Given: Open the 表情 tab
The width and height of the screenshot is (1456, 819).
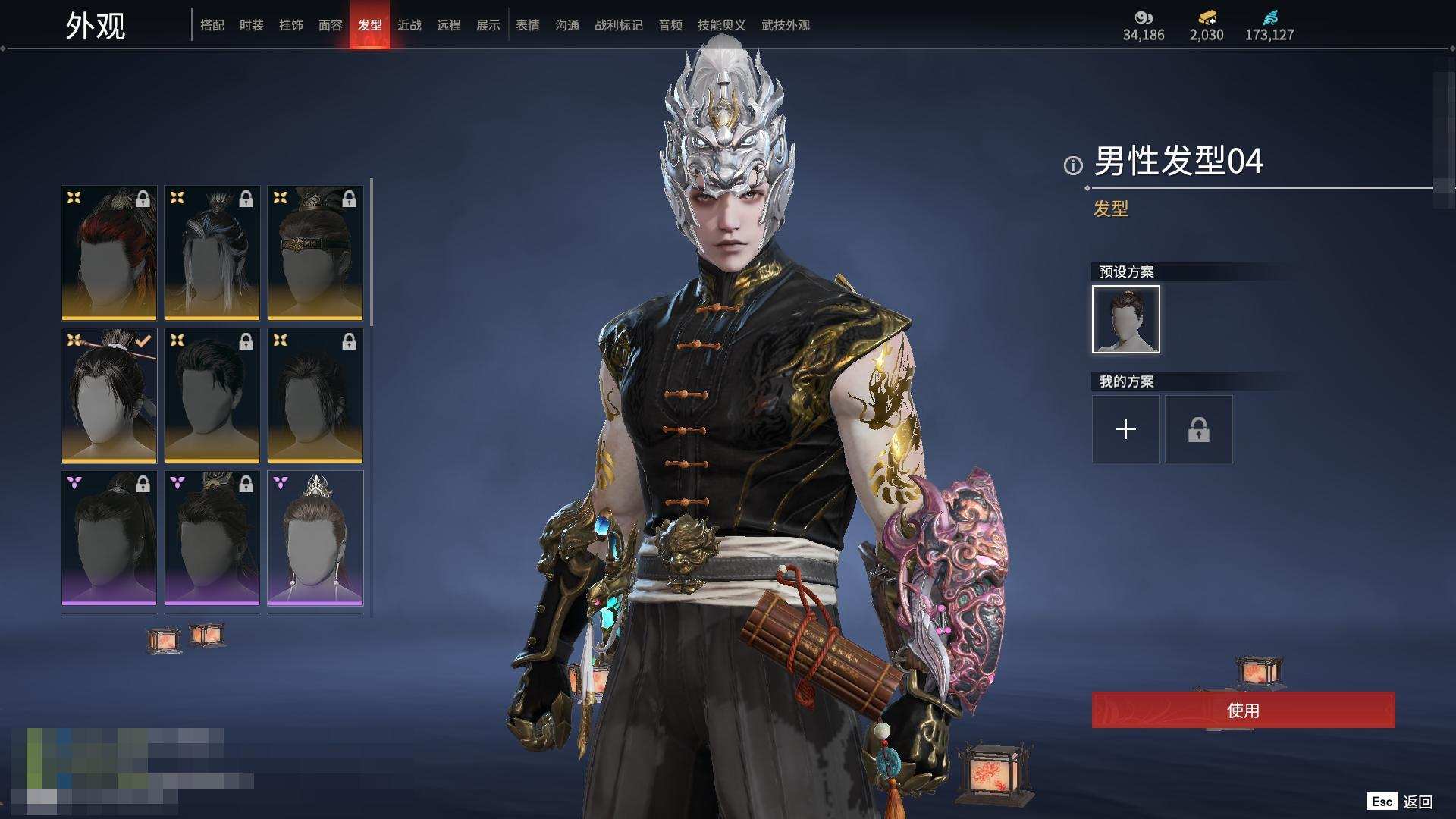Looking at the screenshot, I should [x=528, y=25].
